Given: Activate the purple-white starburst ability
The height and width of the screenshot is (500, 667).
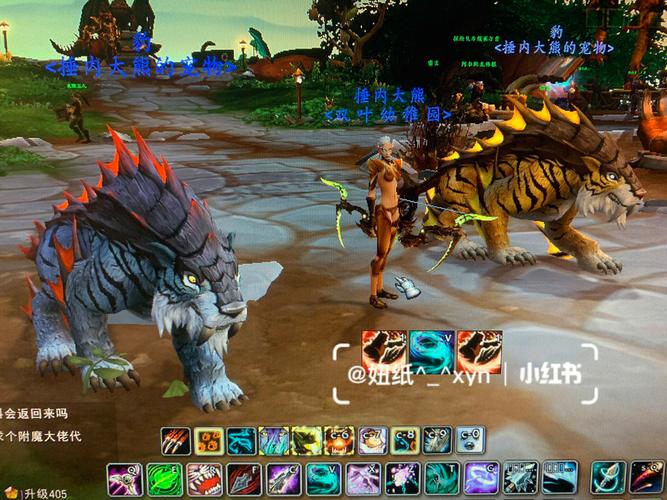Looking at the screenshot, I should tap(403, 479).
